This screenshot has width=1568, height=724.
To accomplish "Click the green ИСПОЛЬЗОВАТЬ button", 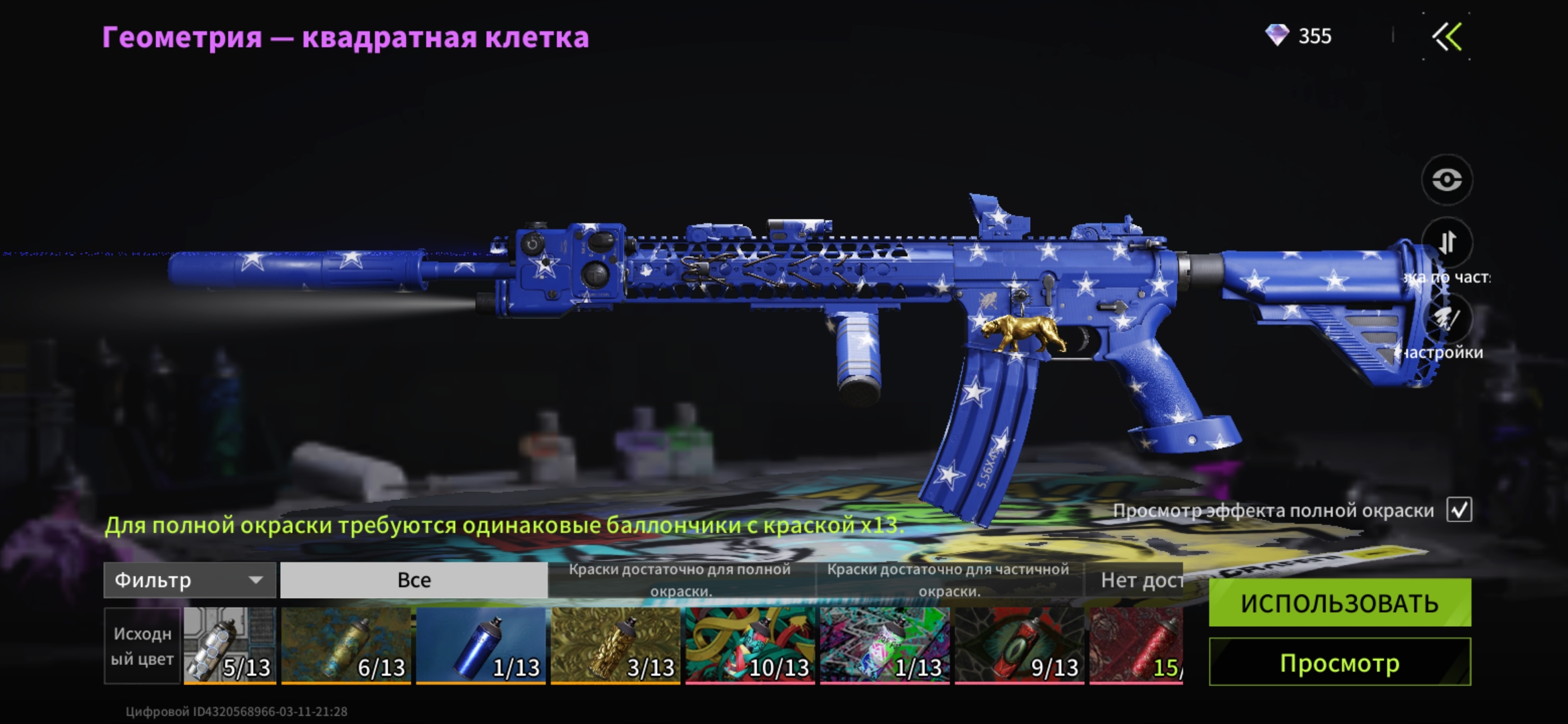I will tap(1340, 603).
